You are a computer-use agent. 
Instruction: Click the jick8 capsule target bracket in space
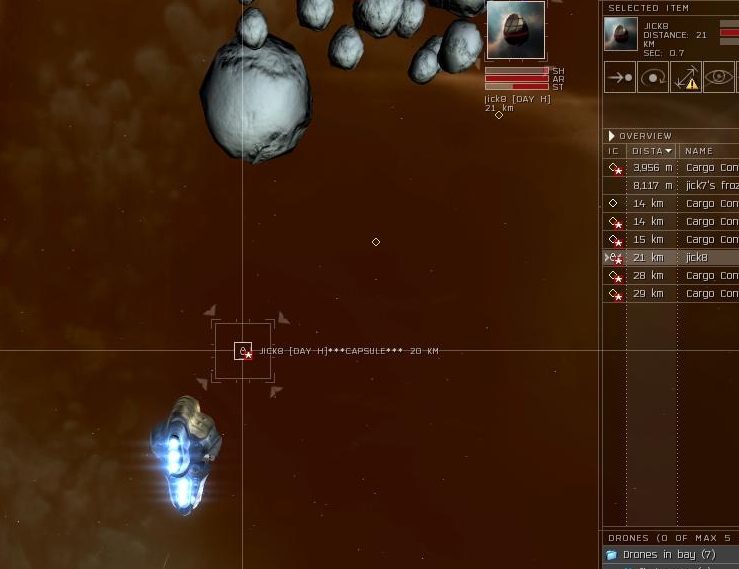pyautogui.click(x=243, y=351)
